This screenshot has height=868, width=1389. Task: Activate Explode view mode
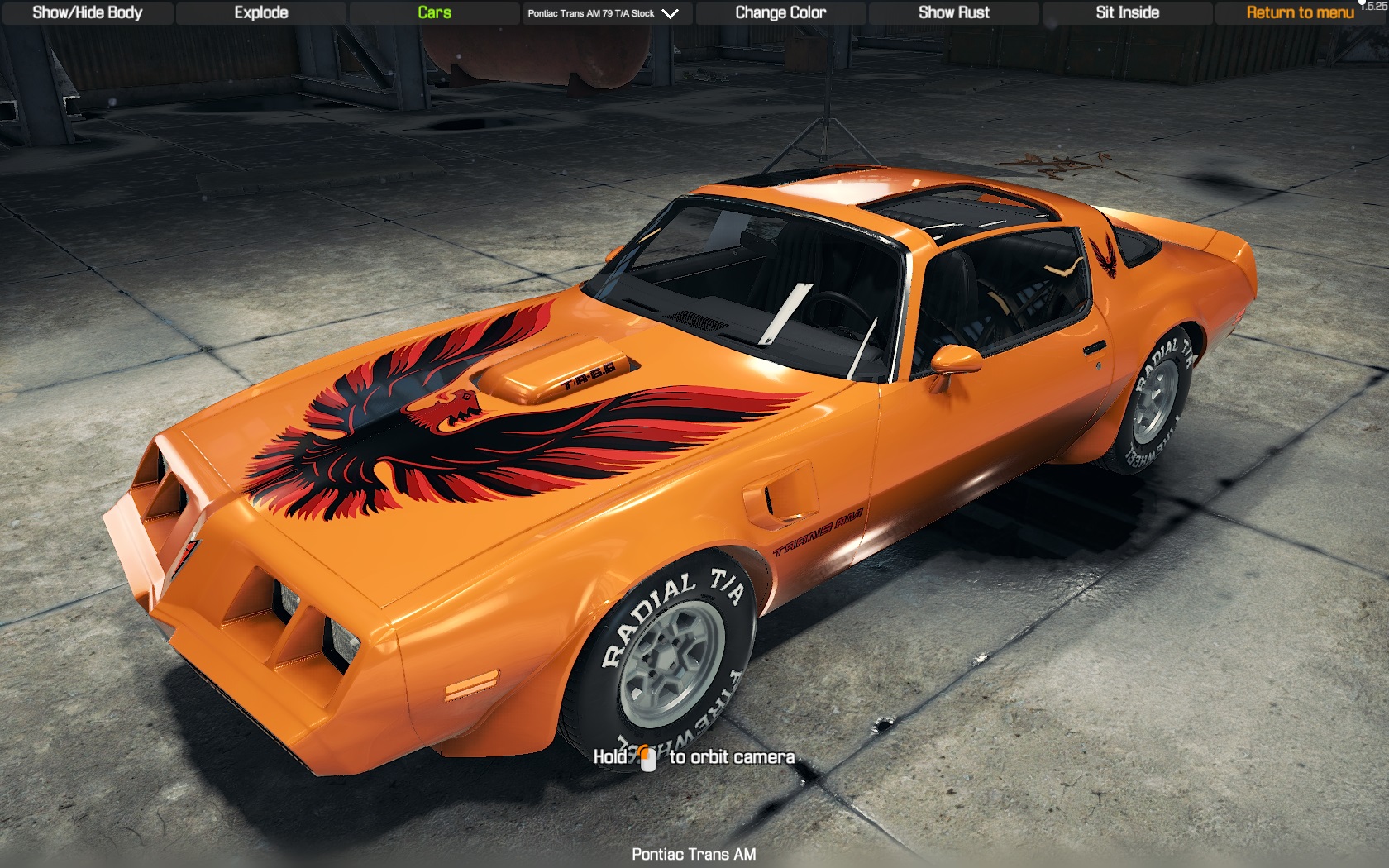tap(260, 13)
